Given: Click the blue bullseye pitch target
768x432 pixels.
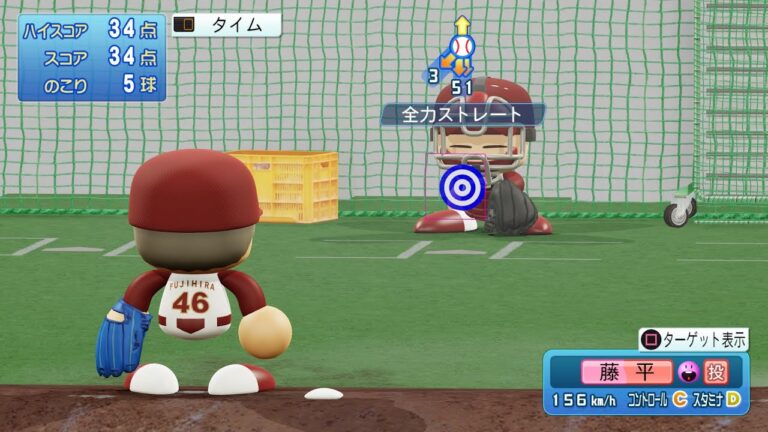Looking at the screenshot, I should tap(462, 185).
